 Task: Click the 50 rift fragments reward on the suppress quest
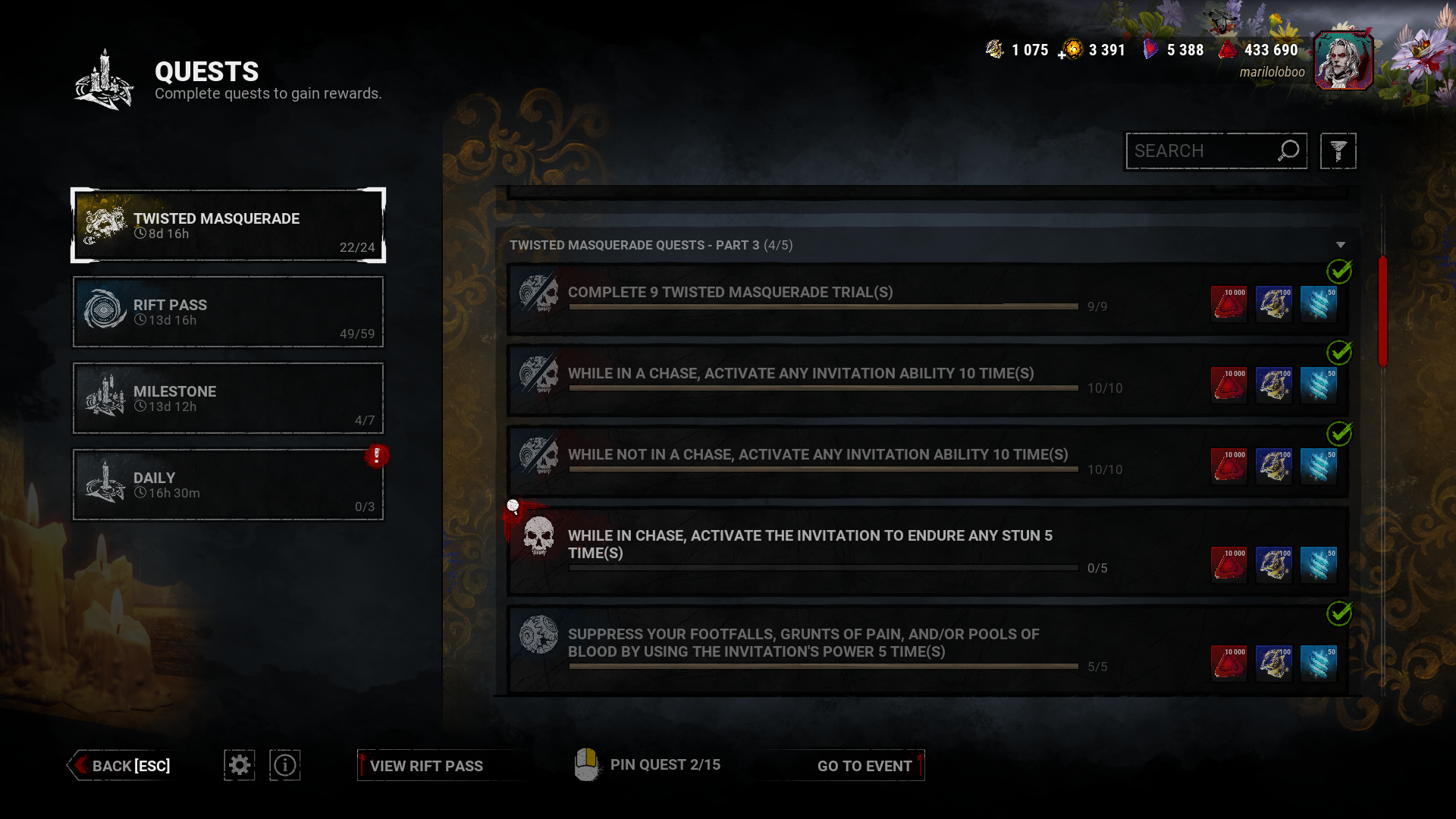pos(1318,662)
